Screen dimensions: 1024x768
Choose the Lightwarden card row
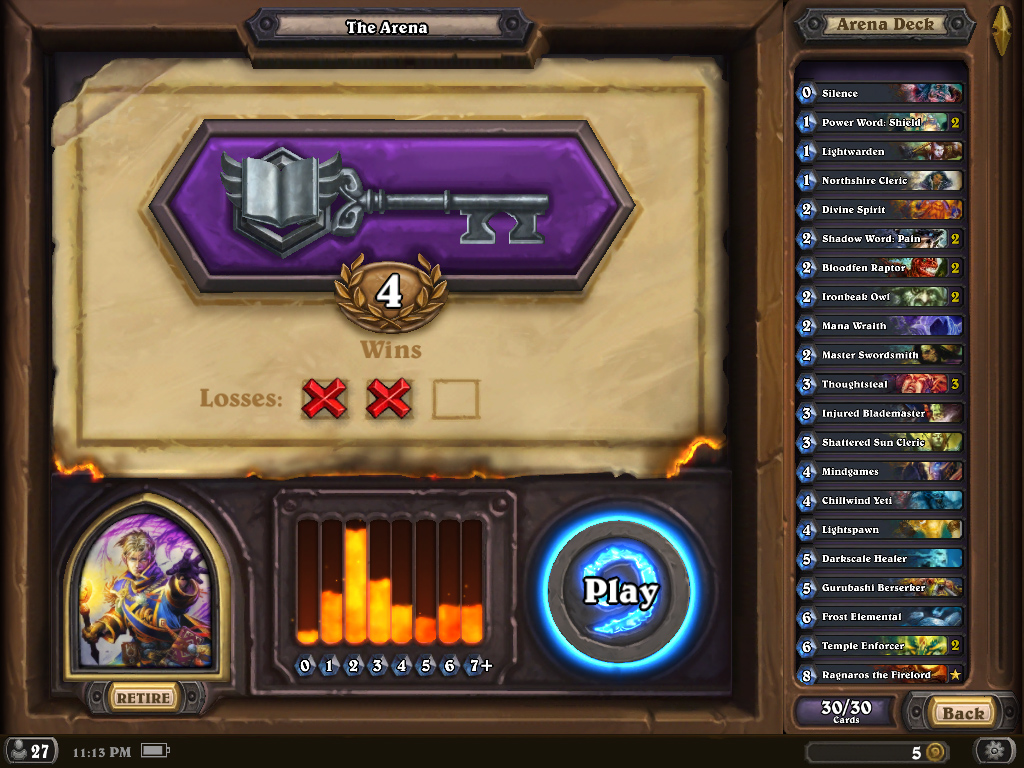tap(880, 151)
